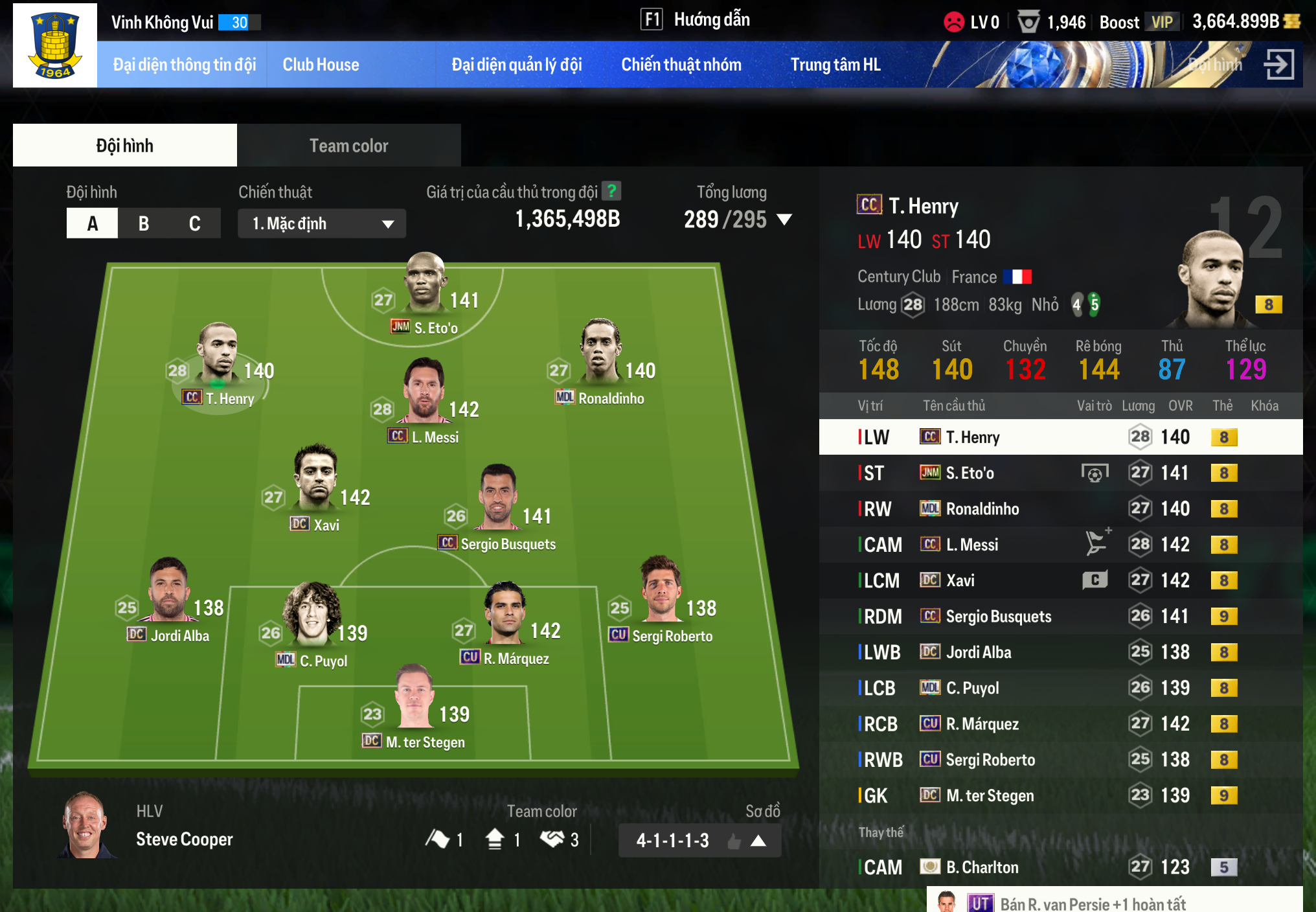
Task: Select squad preset B
Action: 144,223
